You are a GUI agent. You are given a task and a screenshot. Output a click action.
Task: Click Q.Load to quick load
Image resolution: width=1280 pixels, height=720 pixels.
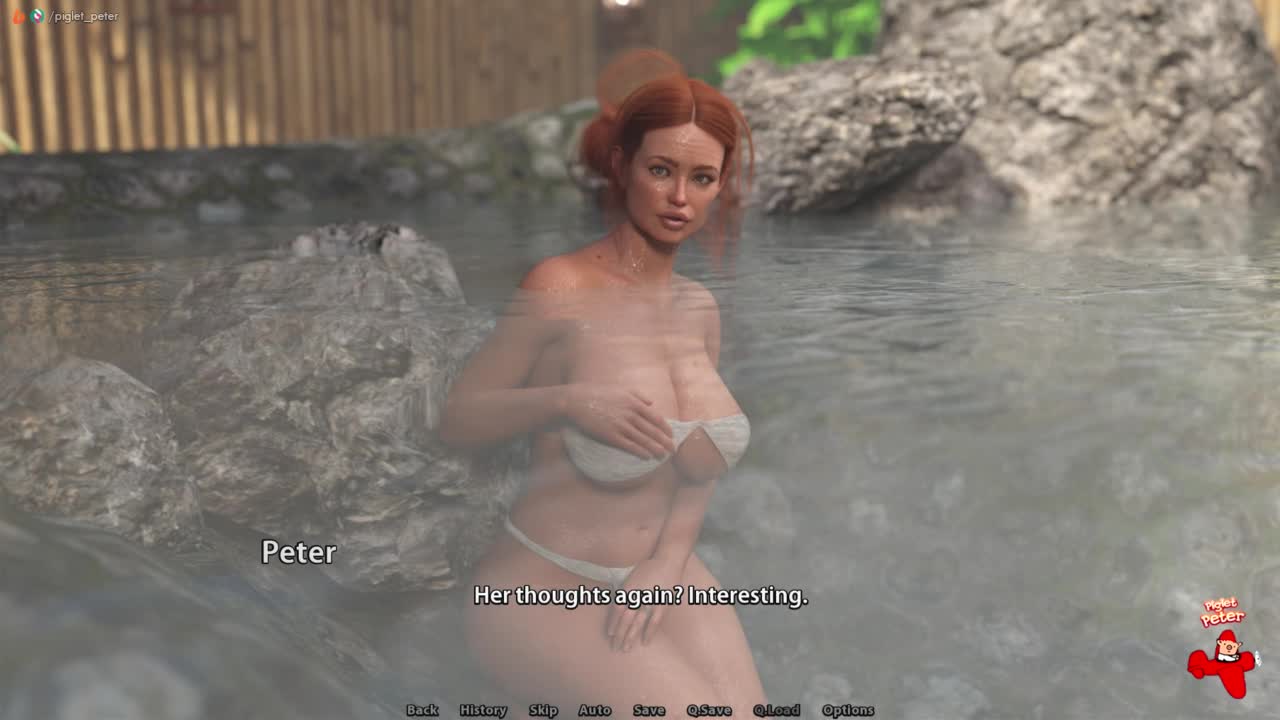[x=776, y=710]
